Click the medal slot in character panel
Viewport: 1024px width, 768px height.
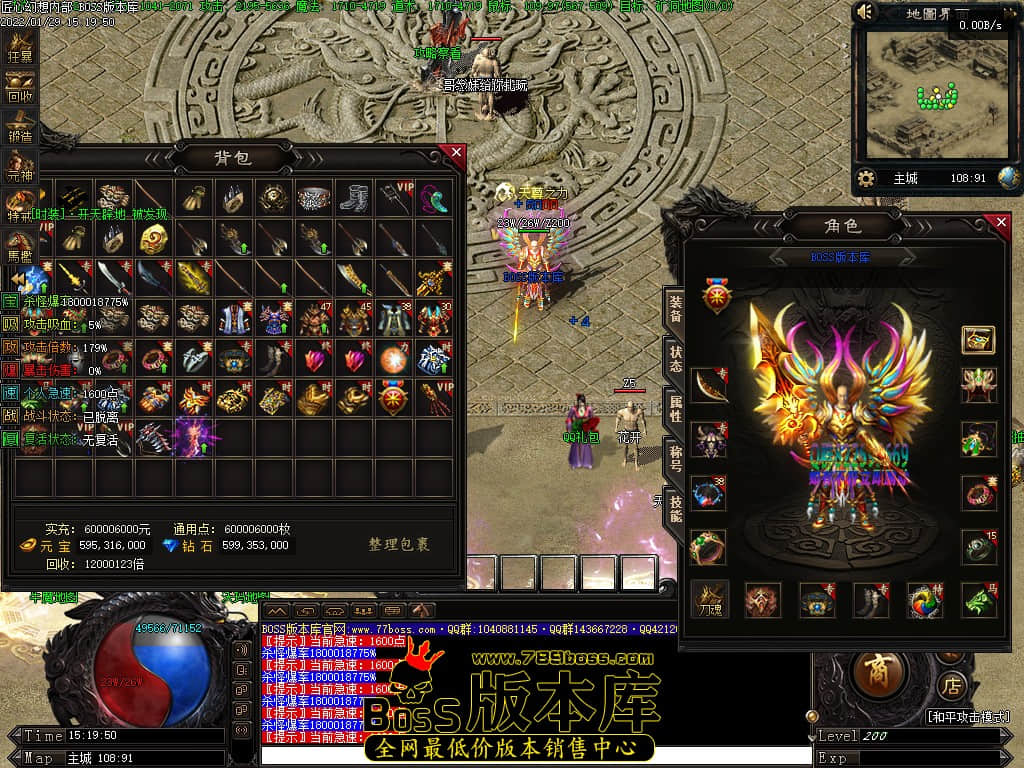(716, 297)
